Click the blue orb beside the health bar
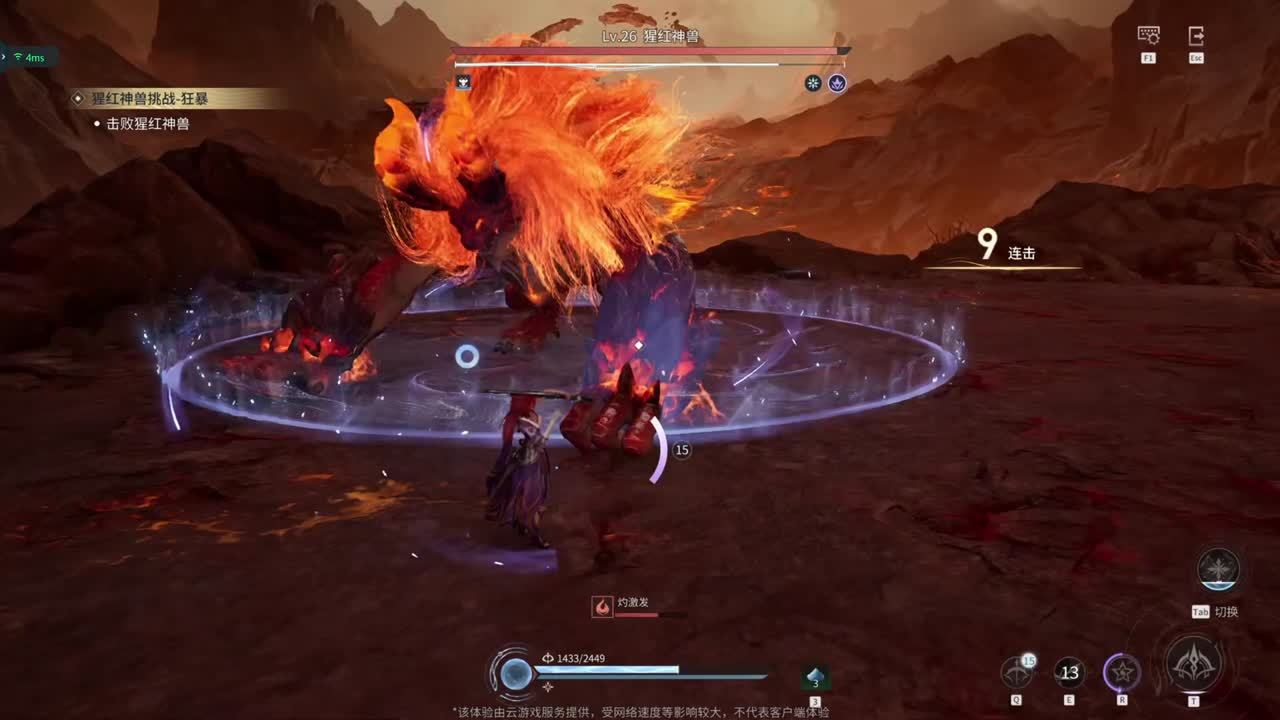This screenshot has height=720, width=1280. (516, 673)
